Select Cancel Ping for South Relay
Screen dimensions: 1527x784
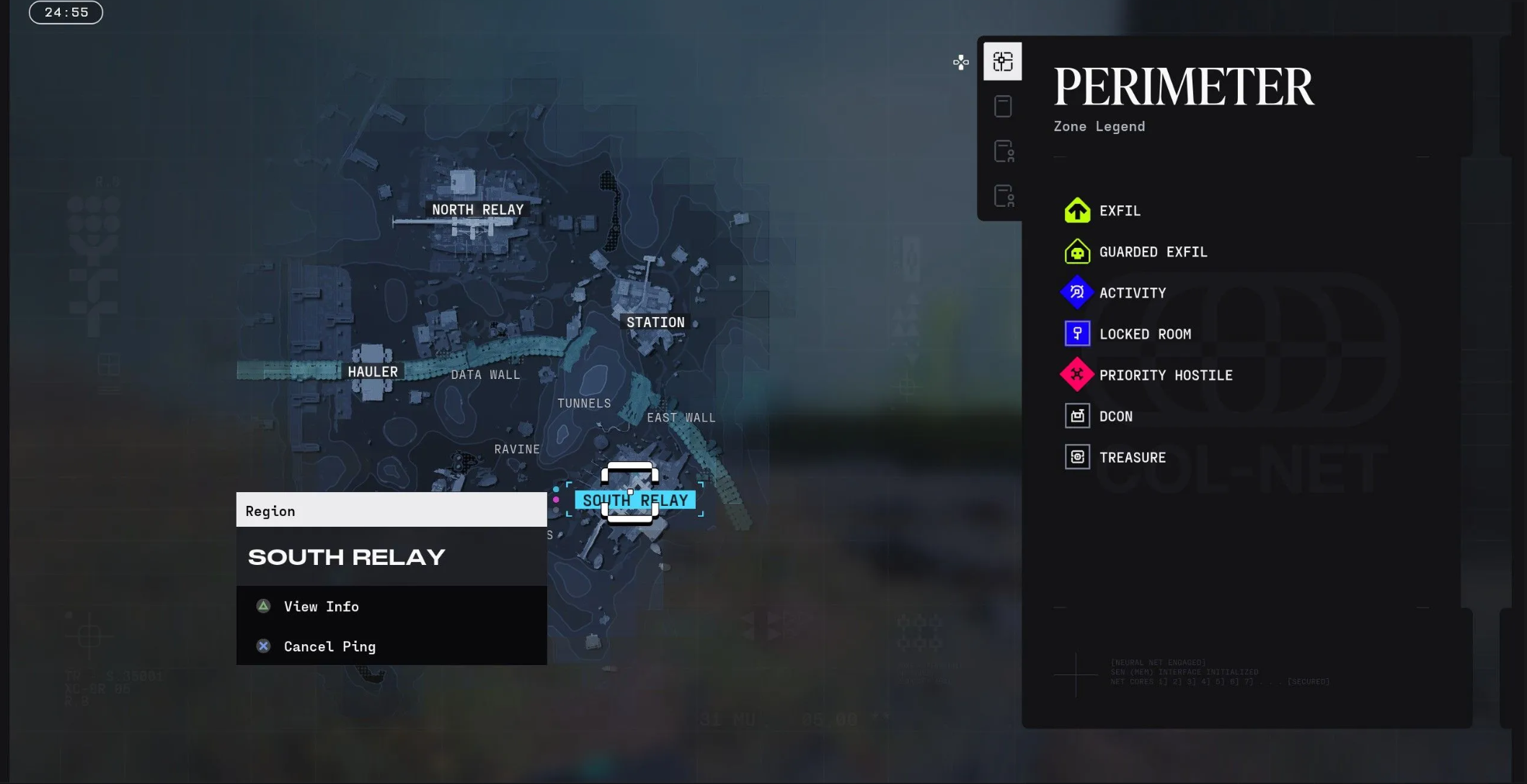pos(329,646)
